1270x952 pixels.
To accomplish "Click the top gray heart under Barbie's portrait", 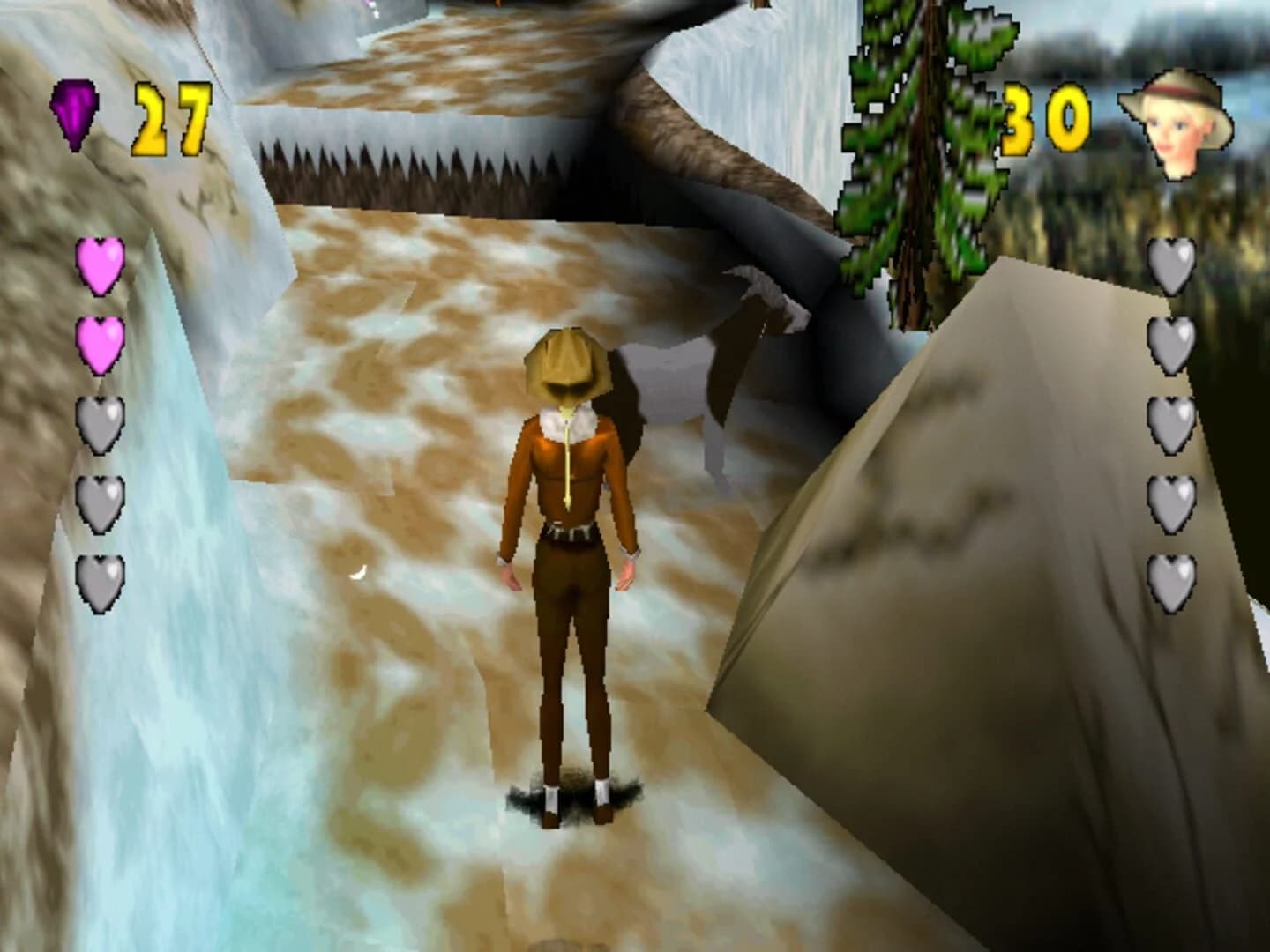I will [1173, 268].
